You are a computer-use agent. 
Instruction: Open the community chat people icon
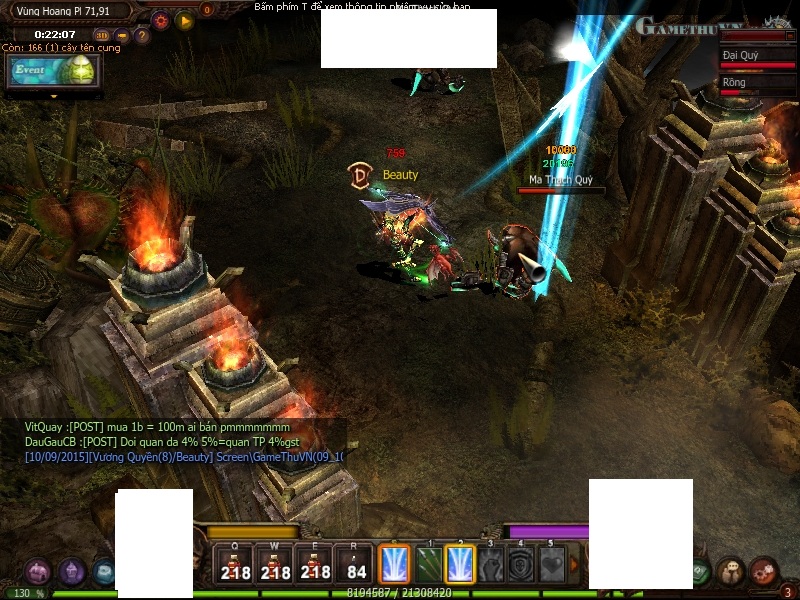point(731,571)
